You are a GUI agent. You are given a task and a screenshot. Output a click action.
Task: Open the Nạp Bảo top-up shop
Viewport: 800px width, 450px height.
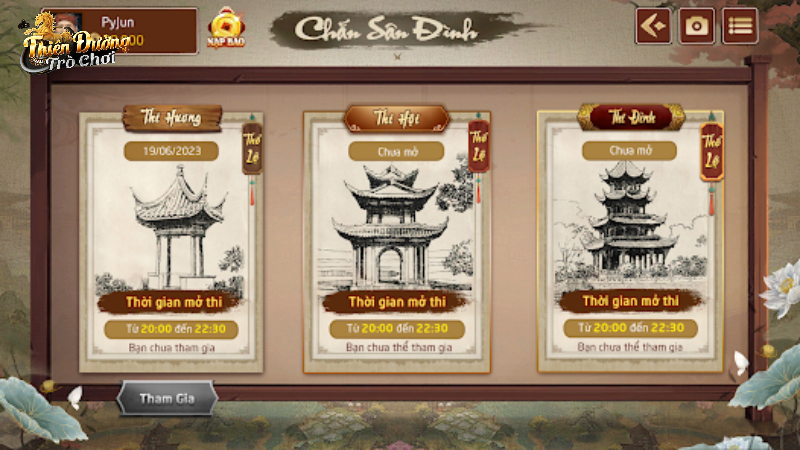[224, 28]
